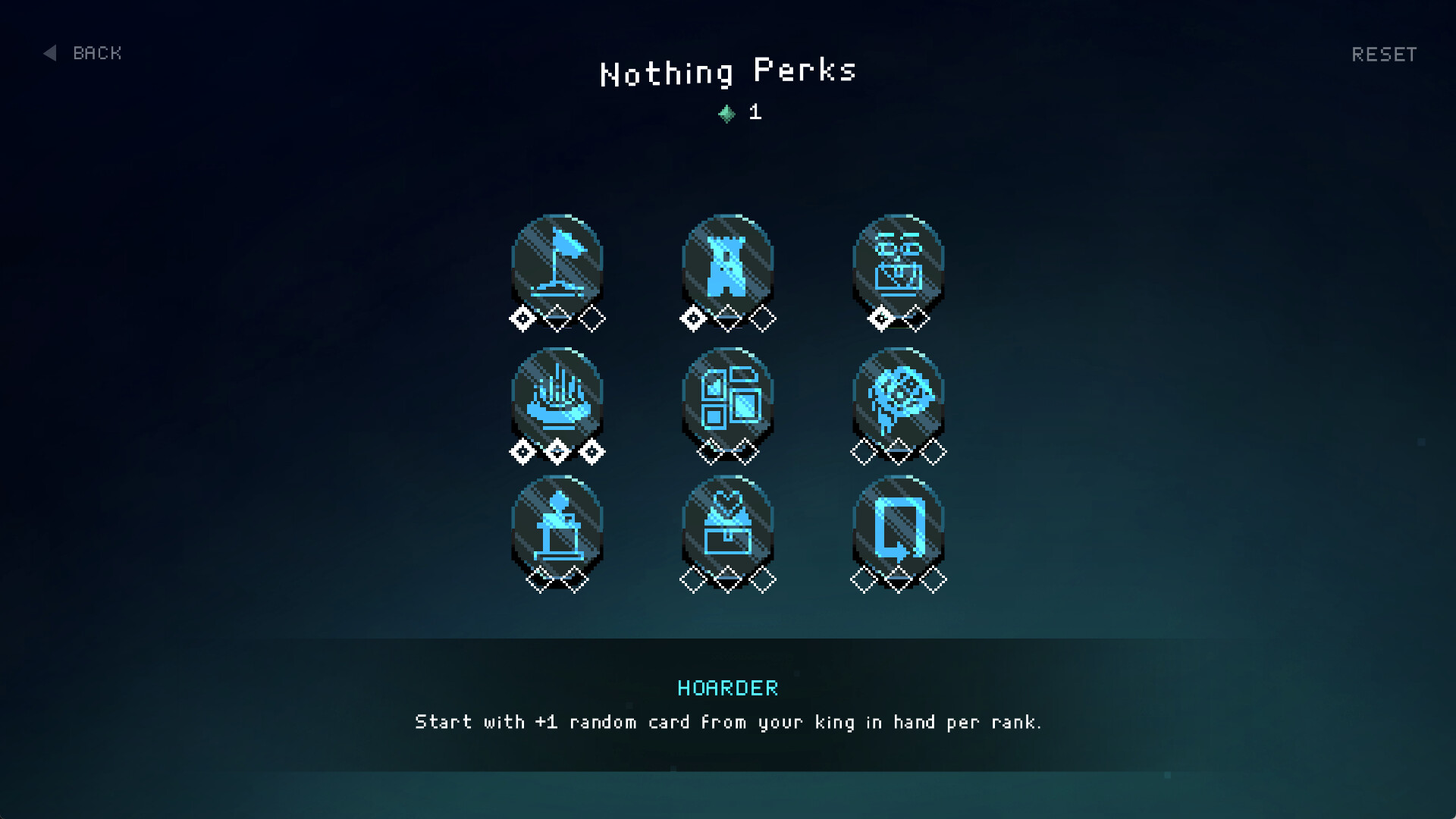Click the back arrow triangle icon
Viewport: 1456px width, 819px height.
pyautogui.click(x=49, y=53)
